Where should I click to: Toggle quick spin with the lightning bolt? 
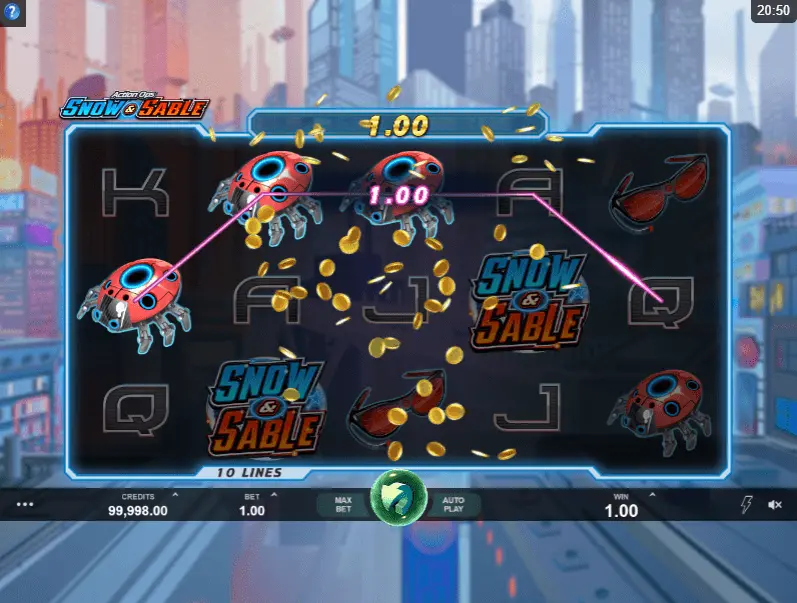click(745, 505)
